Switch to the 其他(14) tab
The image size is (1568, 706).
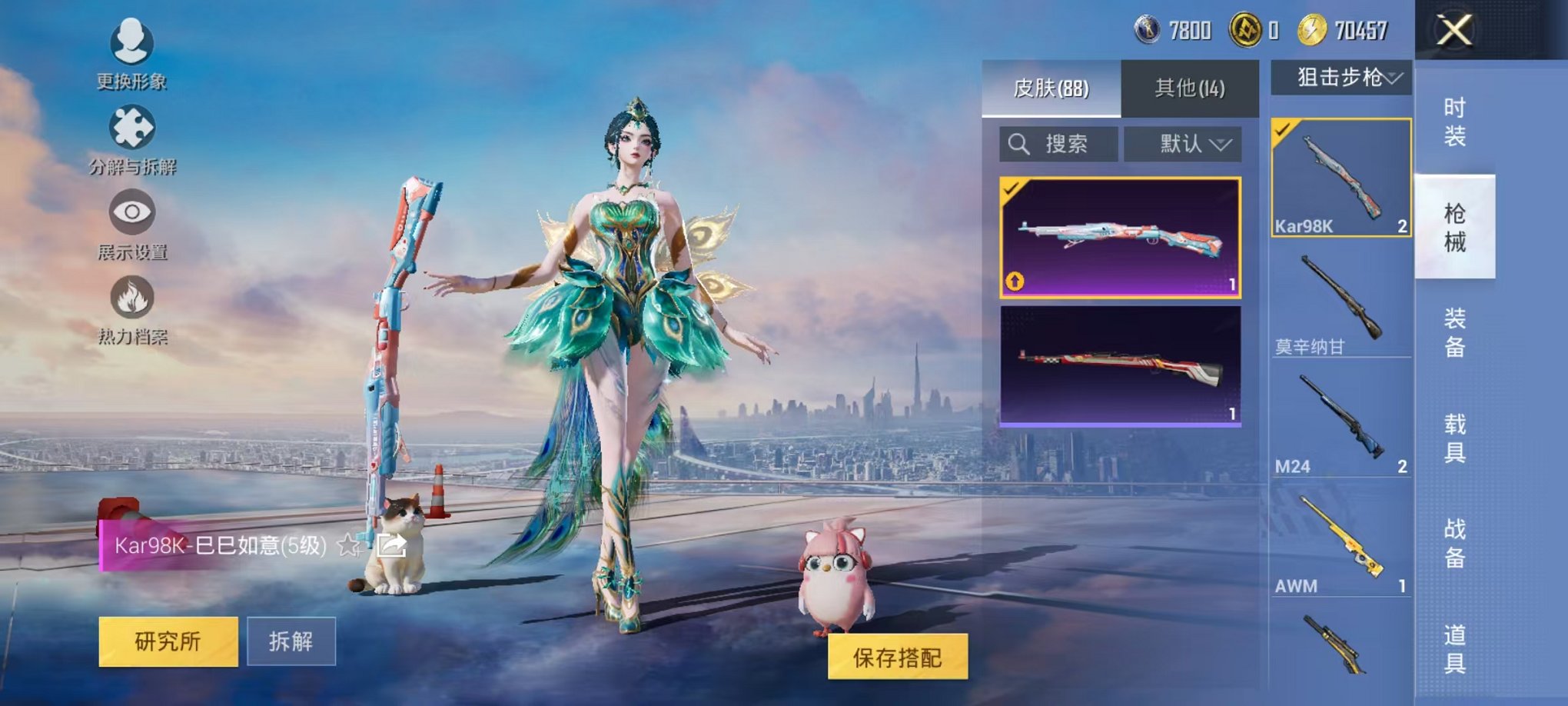1191,88
